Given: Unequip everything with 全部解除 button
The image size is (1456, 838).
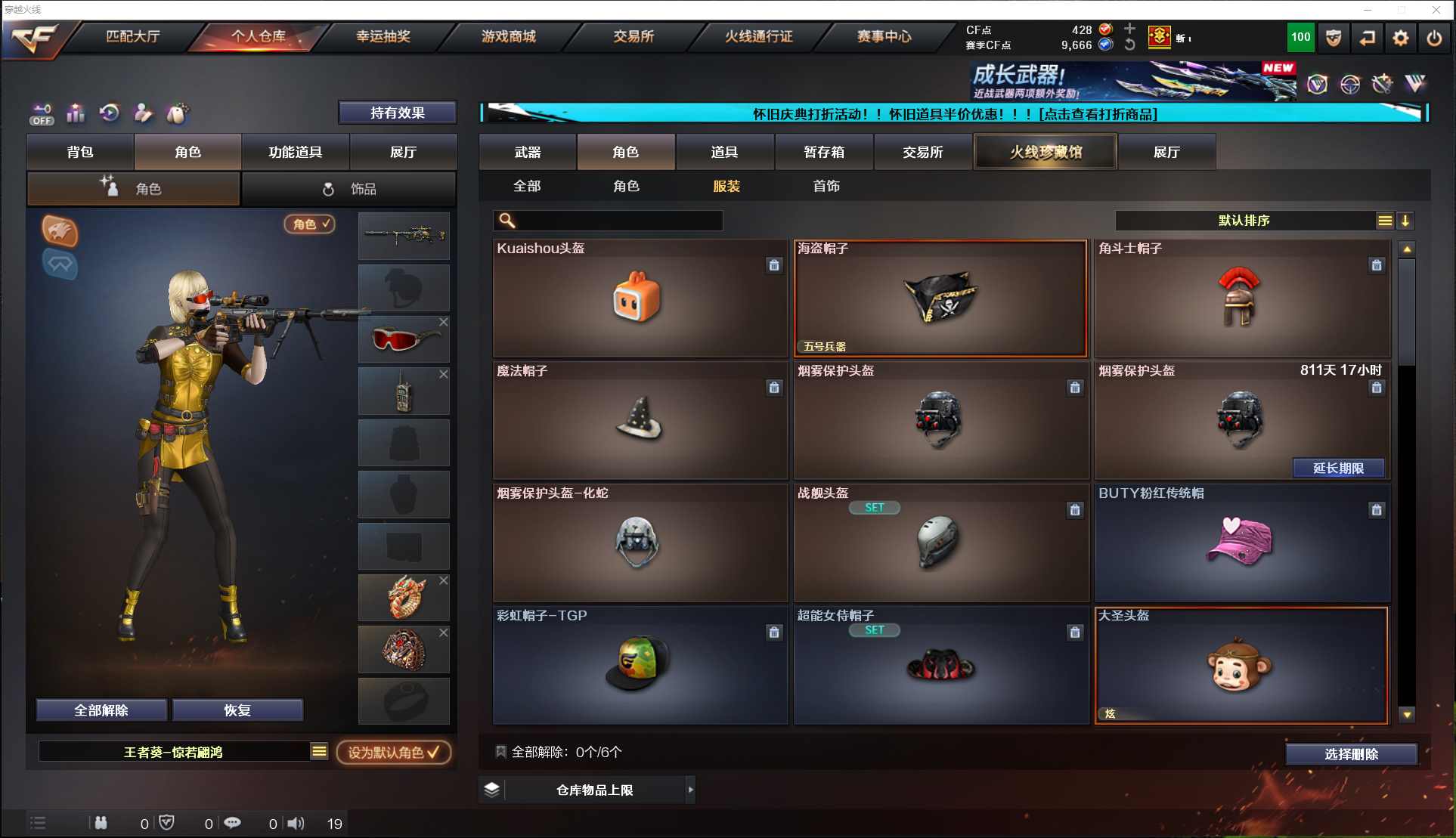Looking at the screenshot, I should pyautogui.click(x=101, y=710).
